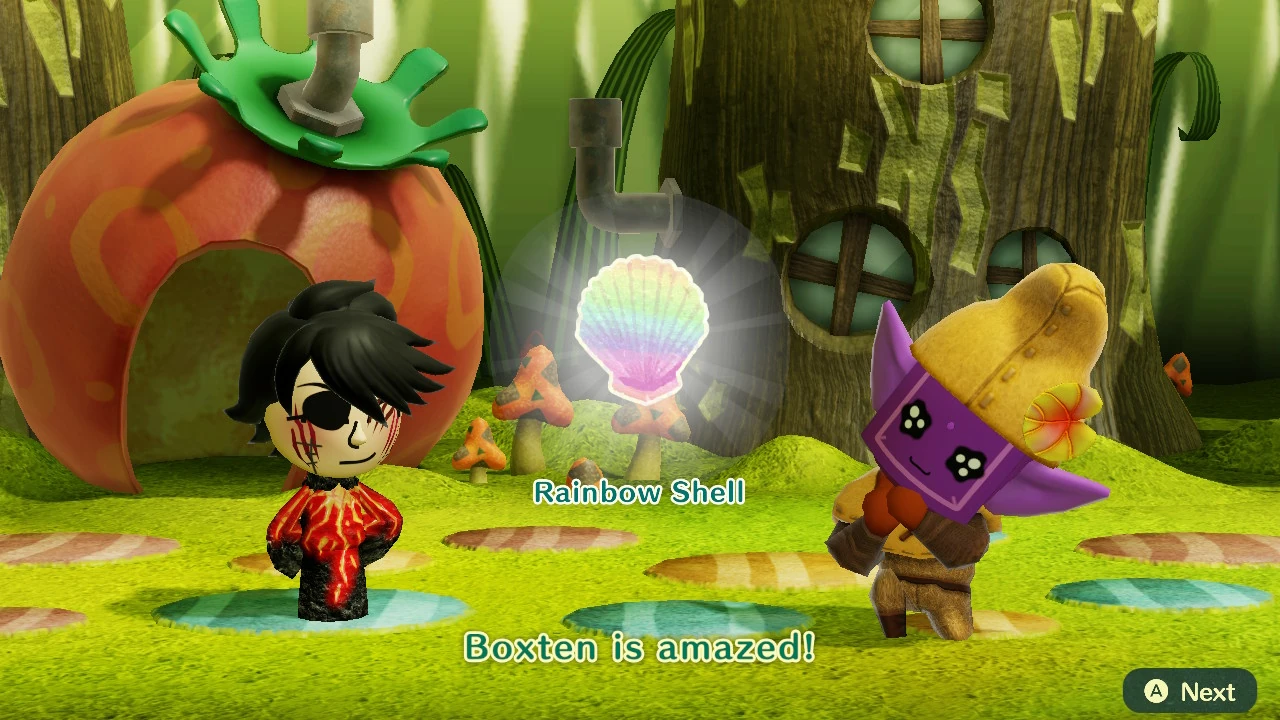Click the circled A button icon
The image size is (1280, 720).
pos(1155,691)
